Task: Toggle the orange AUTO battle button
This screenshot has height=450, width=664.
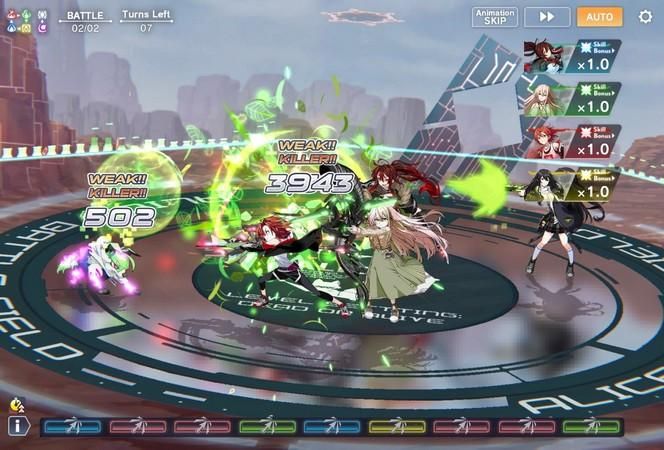Action: point(600,17)
